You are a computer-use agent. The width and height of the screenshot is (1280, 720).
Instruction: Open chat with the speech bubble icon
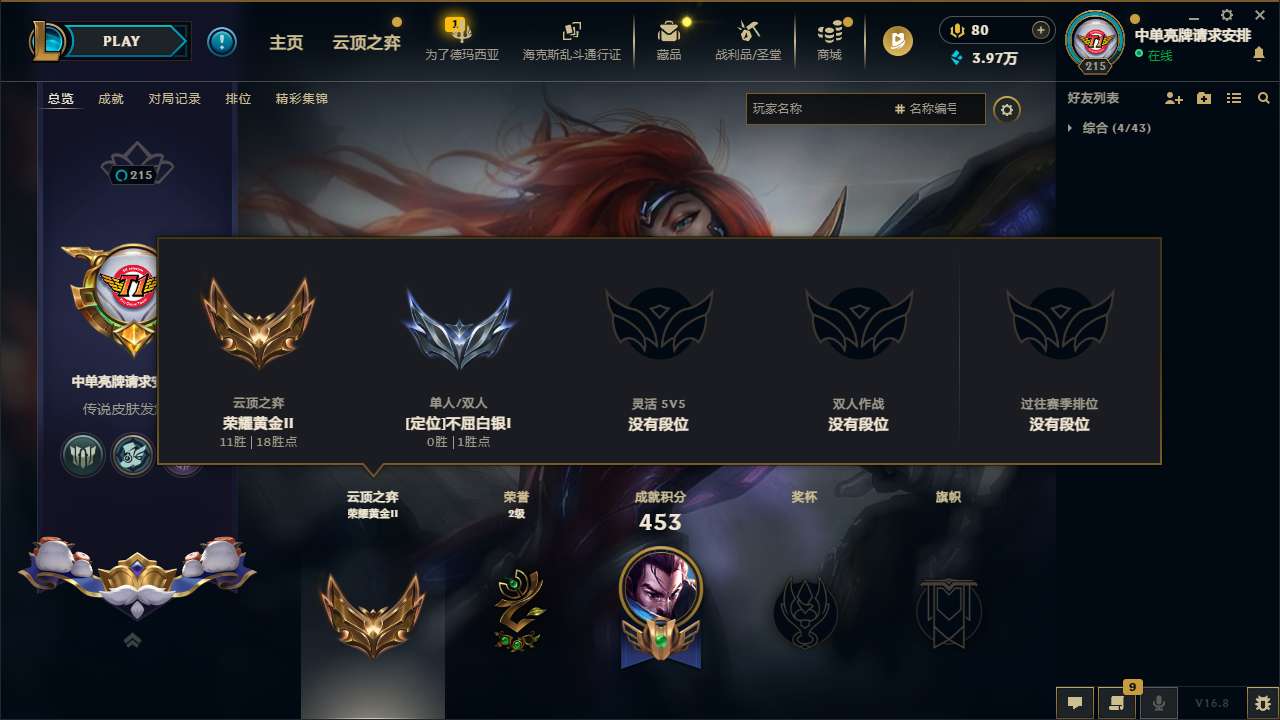1074,702
